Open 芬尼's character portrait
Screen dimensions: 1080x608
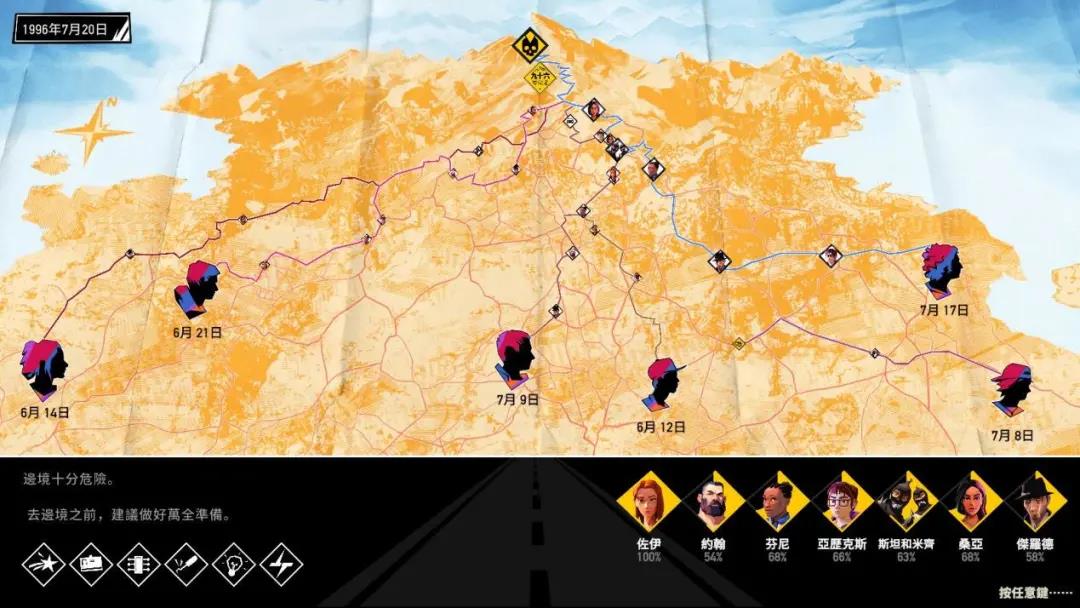(775, 502)
